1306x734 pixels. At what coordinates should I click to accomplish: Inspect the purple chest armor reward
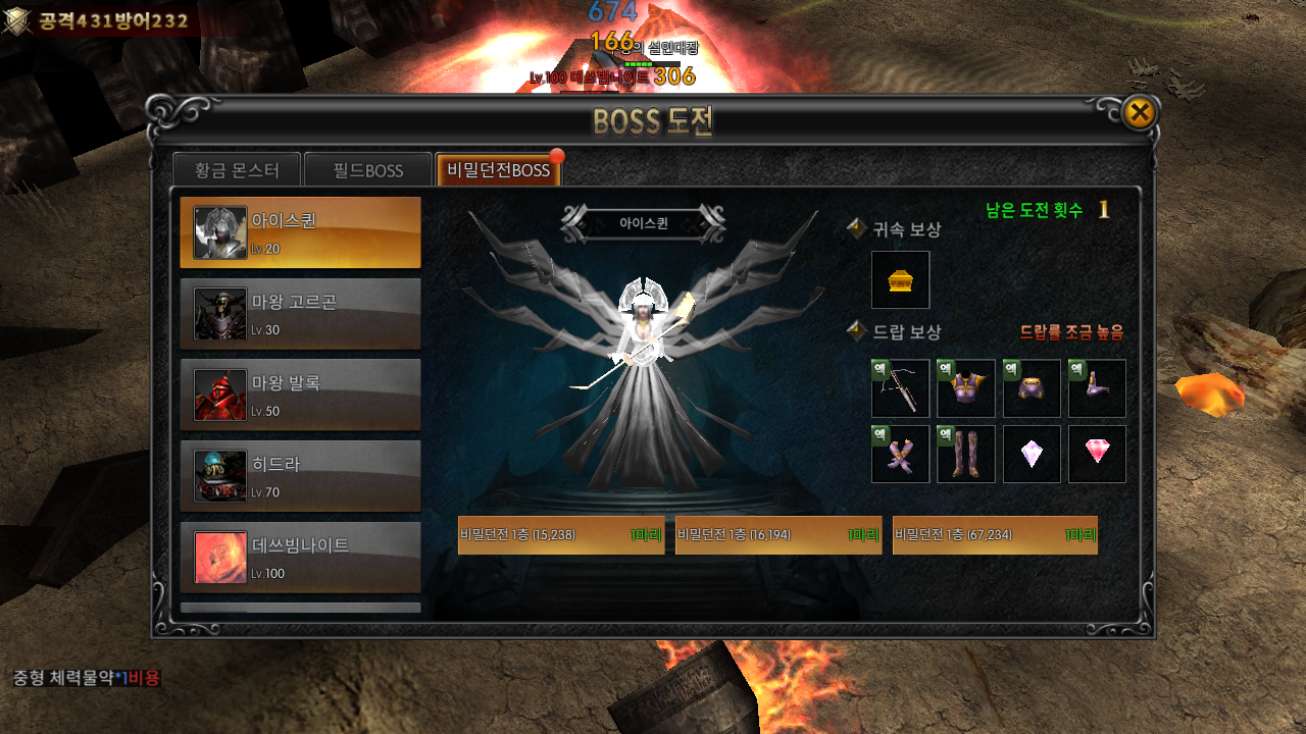[966, 388]
